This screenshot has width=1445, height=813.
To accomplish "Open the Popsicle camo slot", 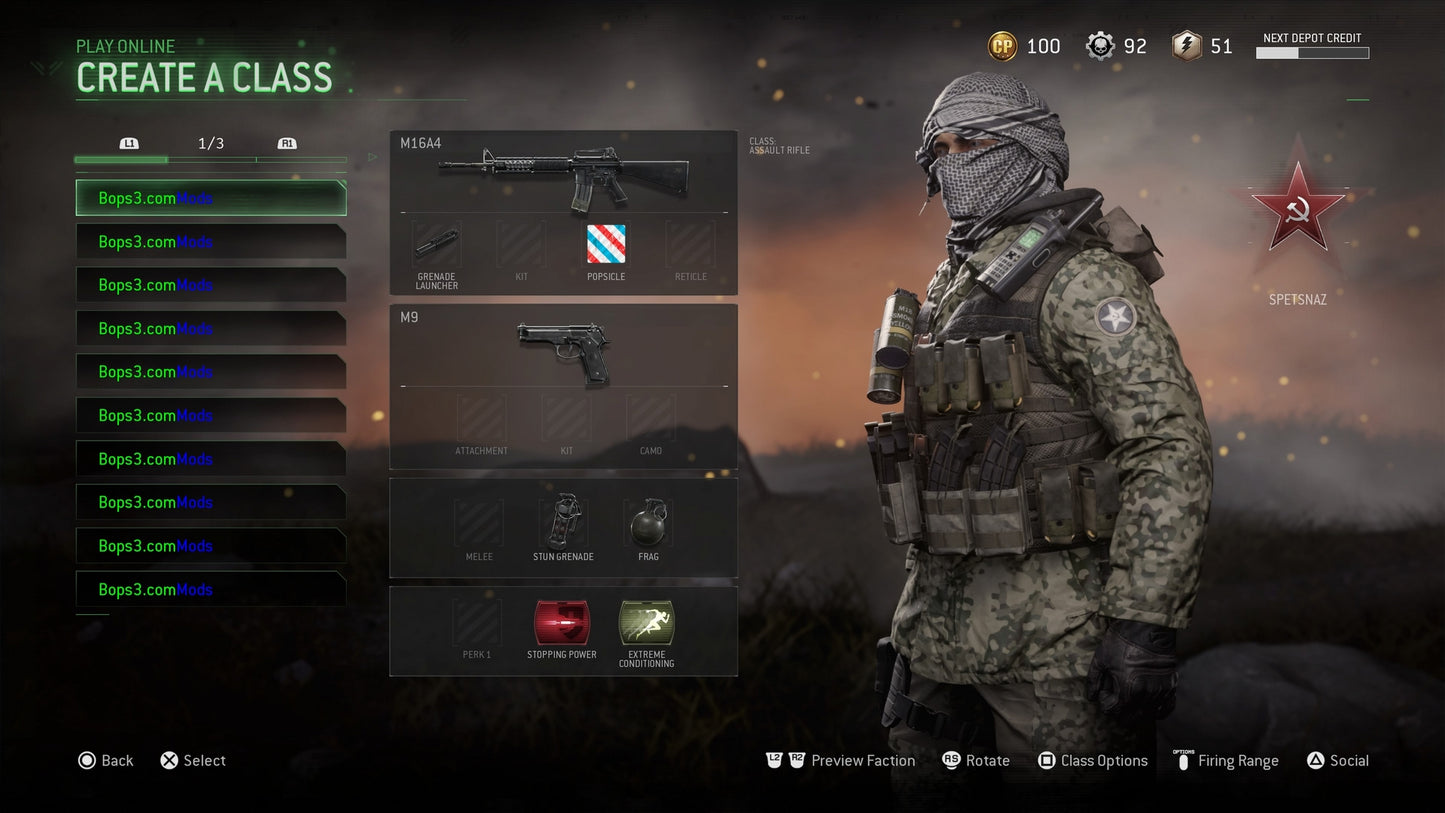I will point(605,243).
